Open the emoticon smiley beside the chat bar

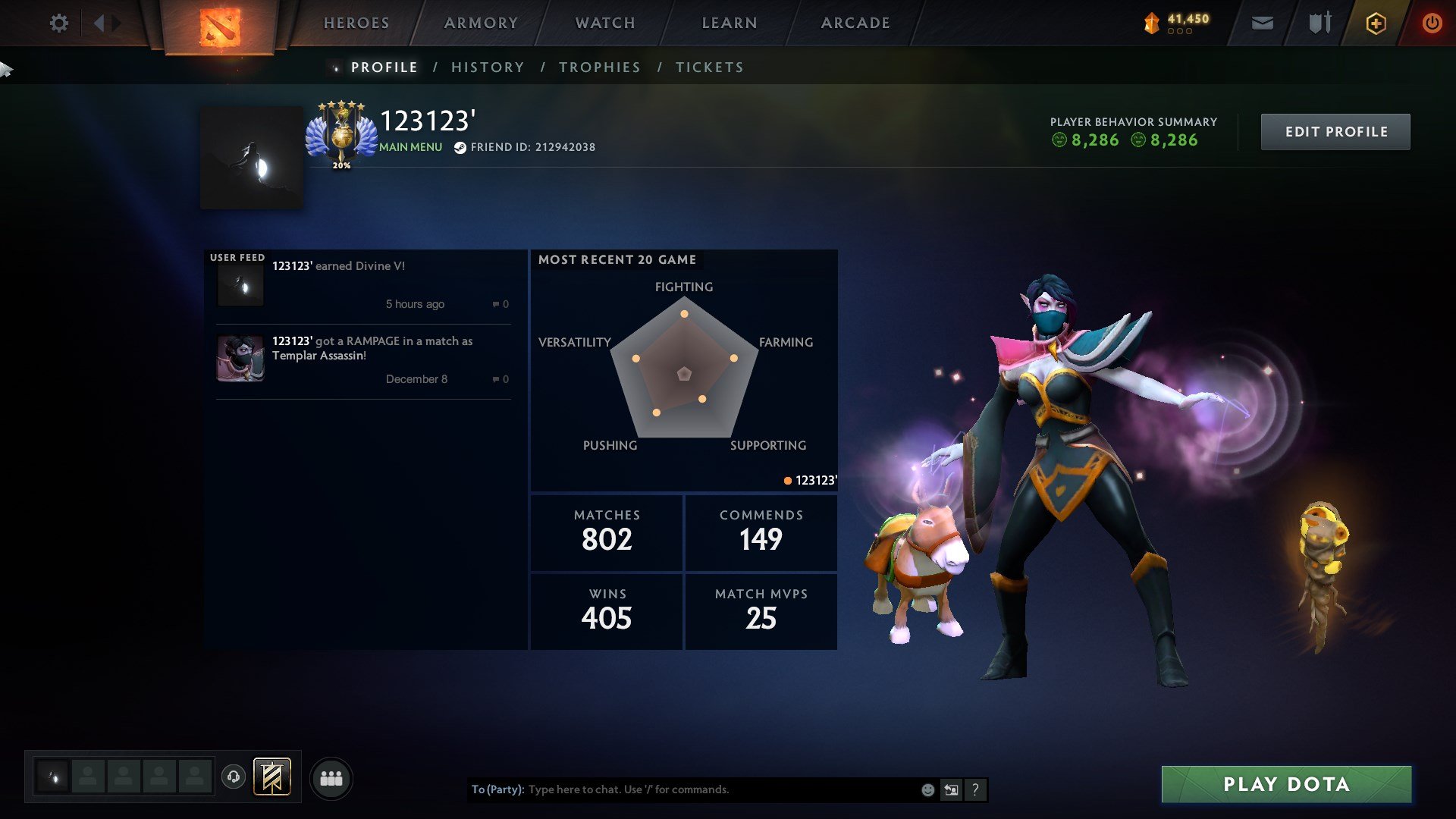(927, 789)
